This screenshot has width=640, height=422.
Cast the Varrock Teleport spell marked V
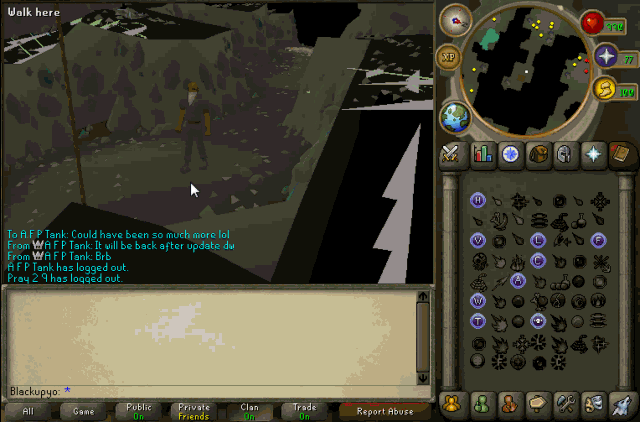[478, 240]
